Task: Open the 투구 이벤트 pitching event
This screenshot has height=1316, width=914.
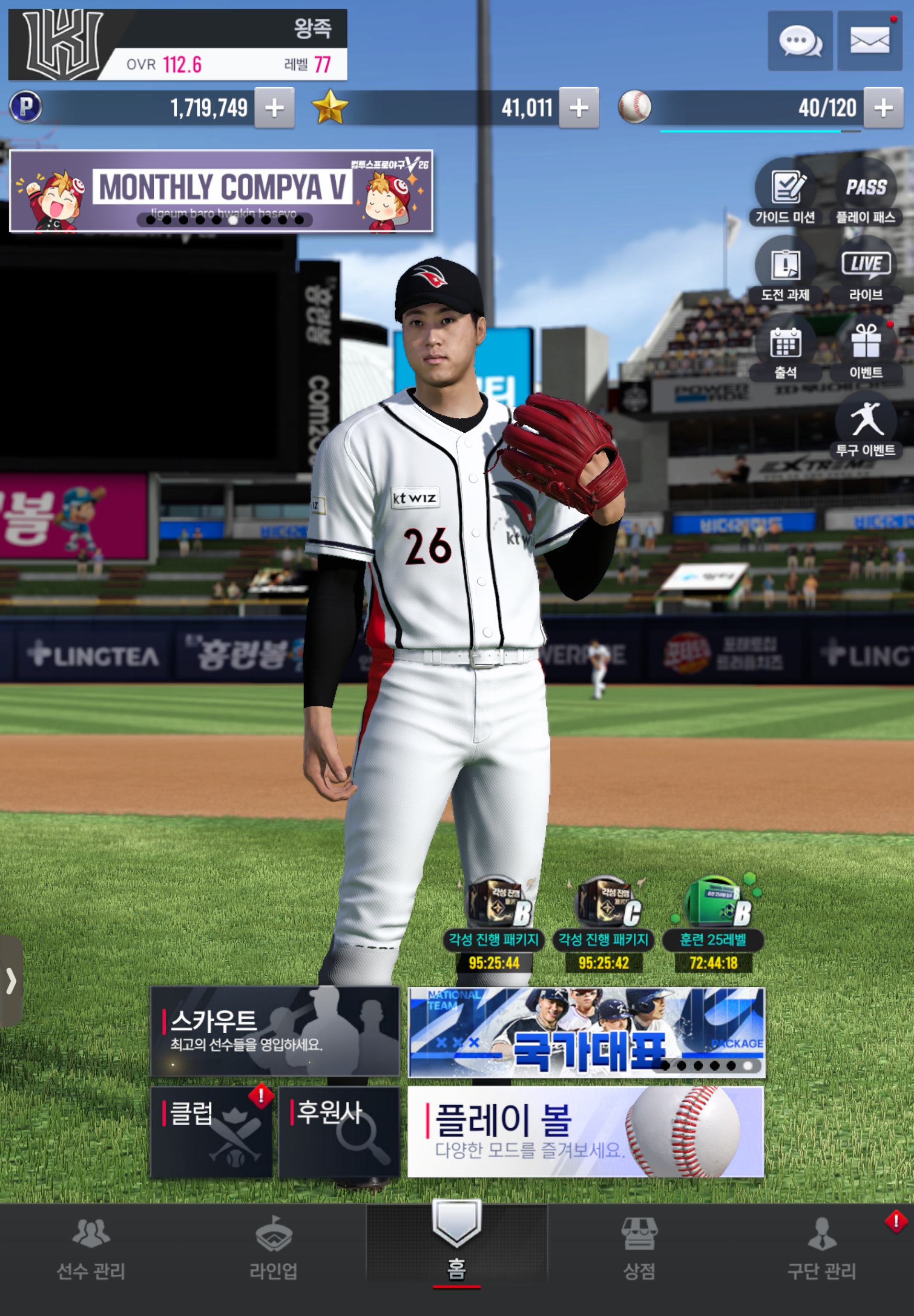Action: (865, 427)
